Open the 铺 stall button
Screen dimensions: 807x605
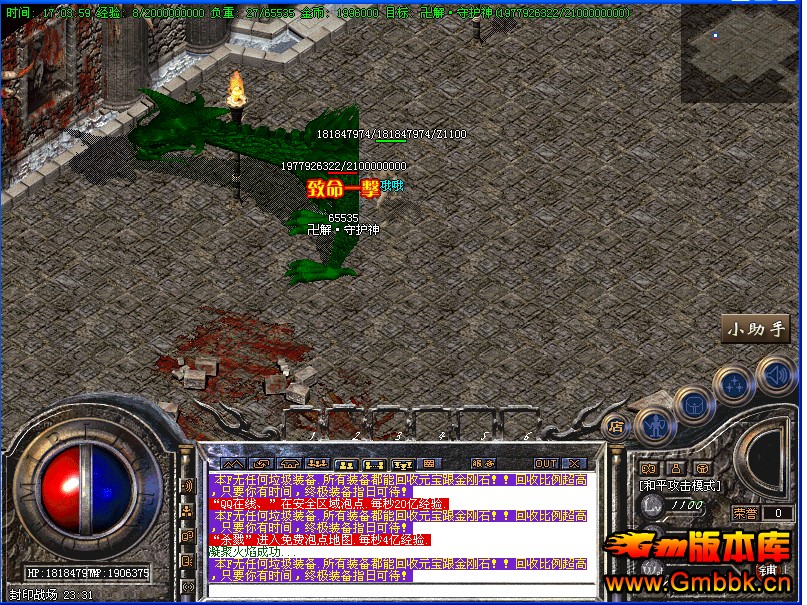click(769, 570)
